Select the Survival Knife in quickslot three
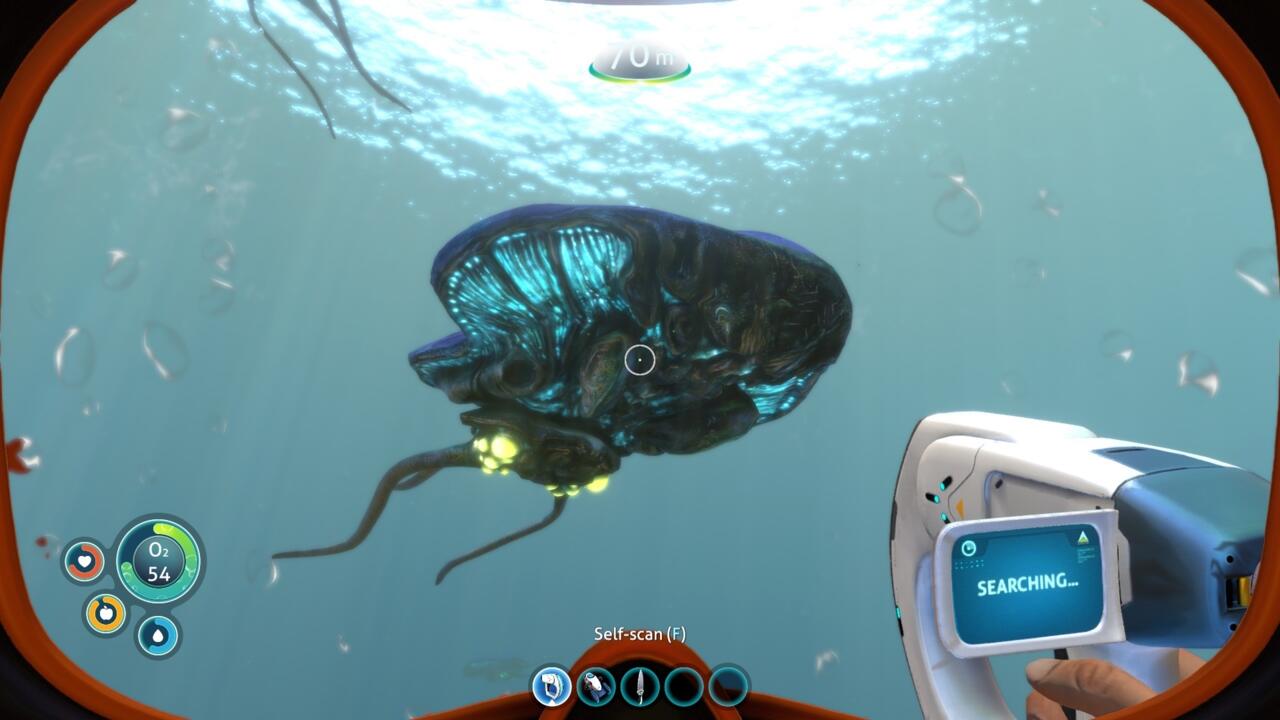The height and width of the screenshot is (720, 1280). [640, 687]
